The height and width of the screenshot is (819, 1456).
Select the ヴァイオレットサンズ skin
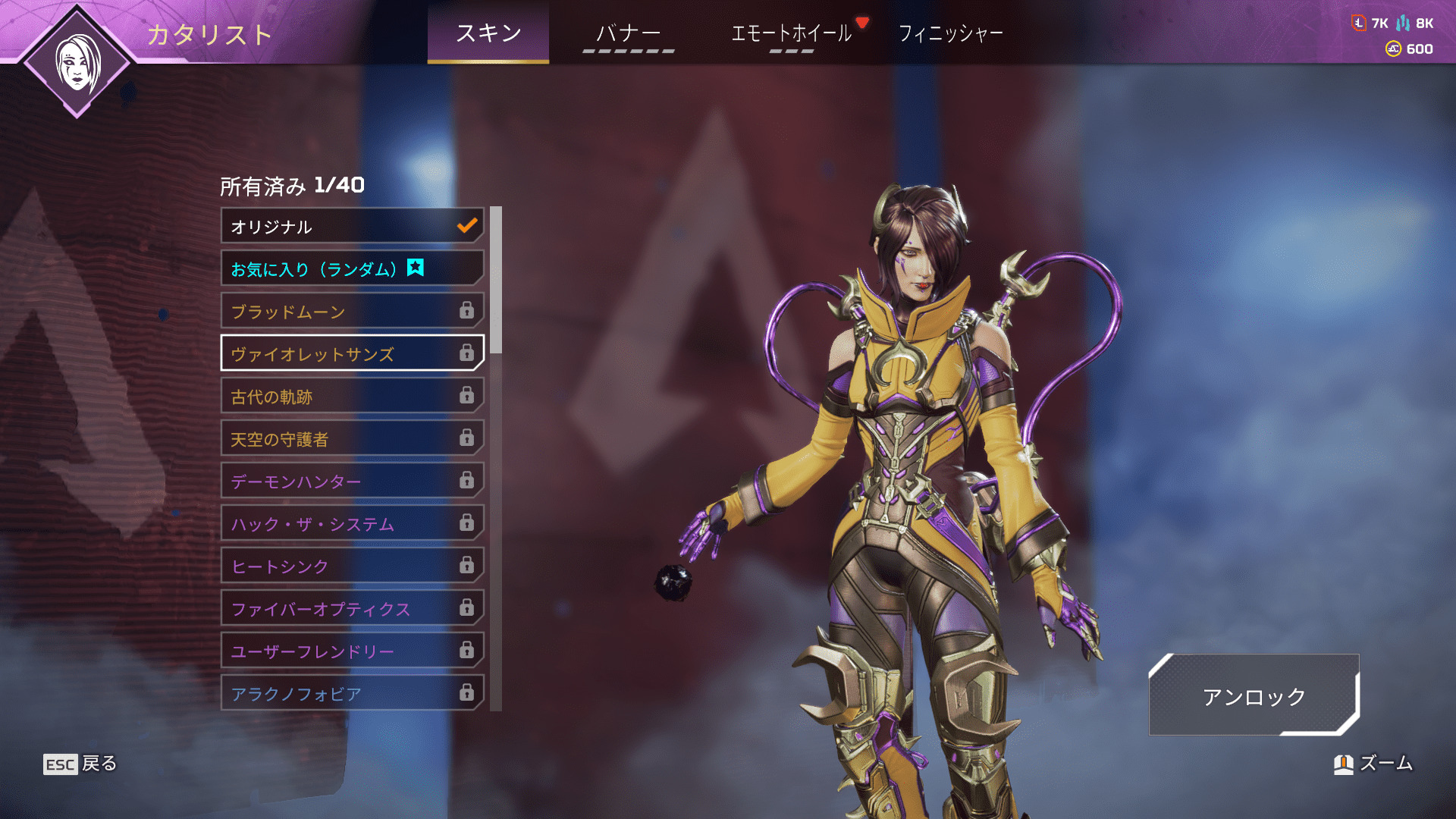tap(352, 353)
